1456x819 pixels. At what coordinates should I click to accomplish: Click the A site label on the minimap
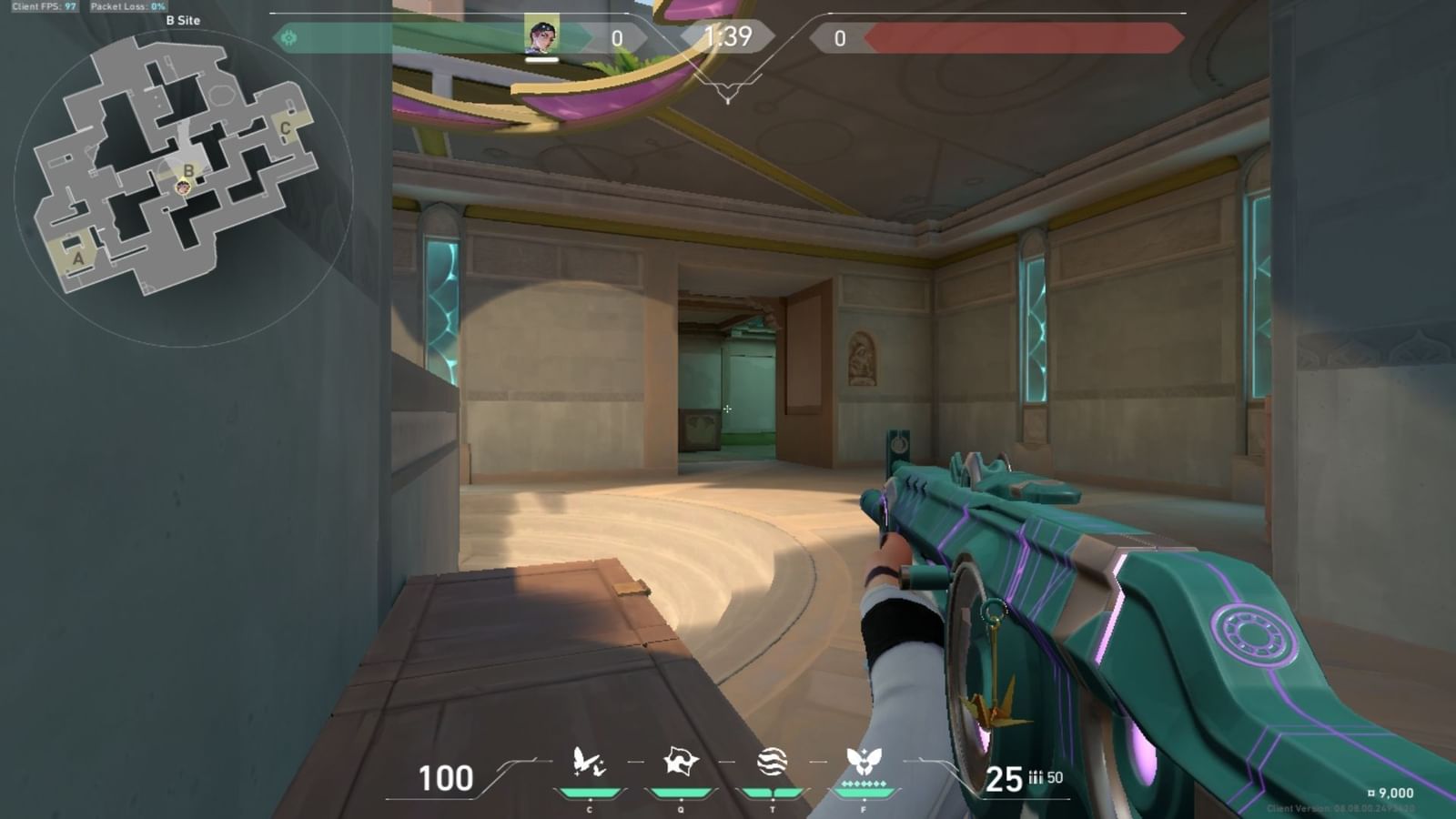tap(77, 259)
